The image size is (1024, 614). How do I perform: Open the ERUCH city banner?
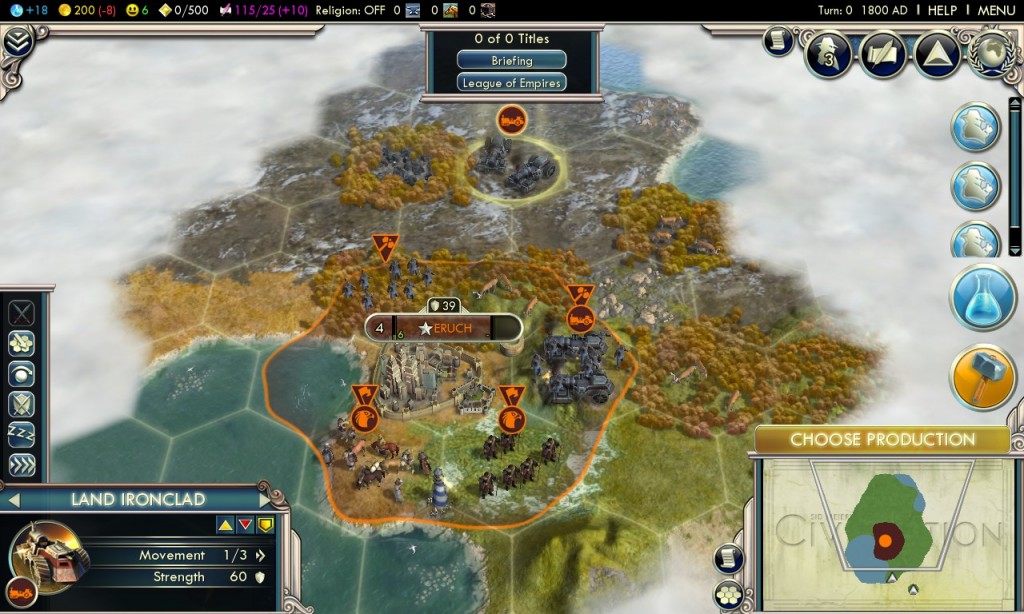pos(444,328)
